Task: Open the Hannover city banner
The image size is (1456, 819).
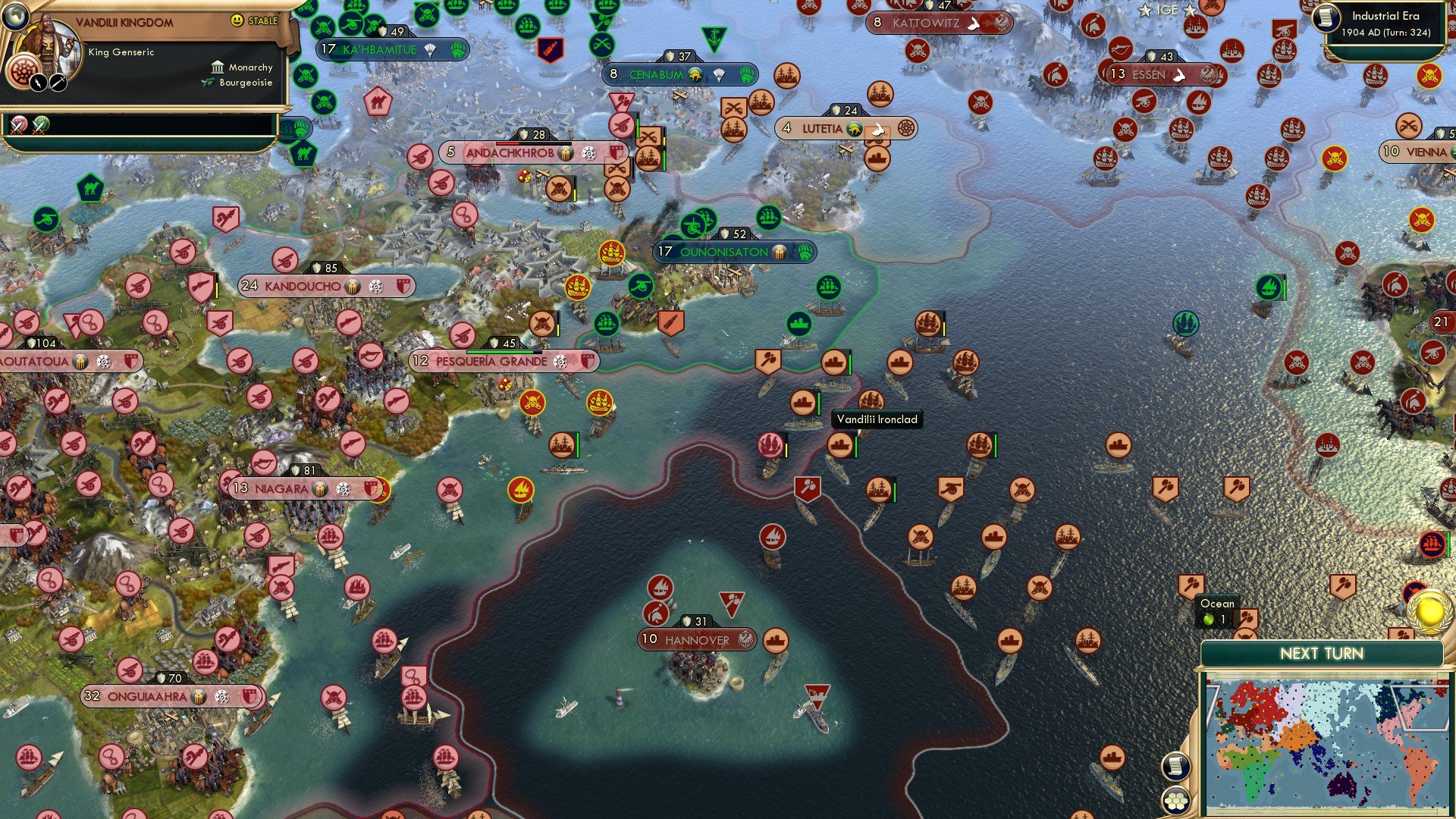Action: (x=696, y=639)
